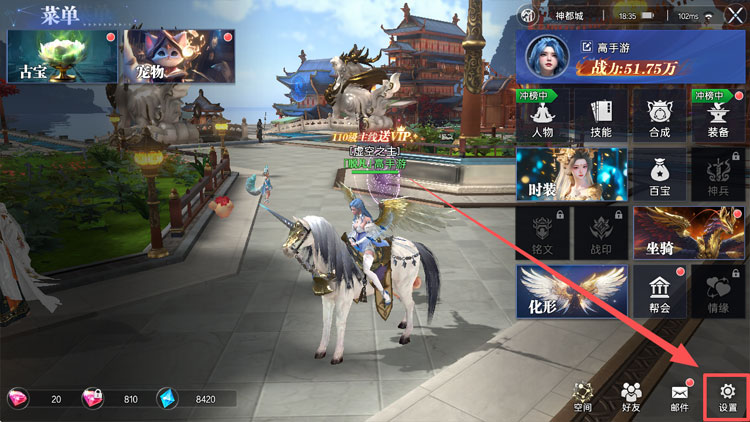This screenshot has height=422, width=750.
Task: Open the 时装 costume panel
Action: [x=571, y=174]
